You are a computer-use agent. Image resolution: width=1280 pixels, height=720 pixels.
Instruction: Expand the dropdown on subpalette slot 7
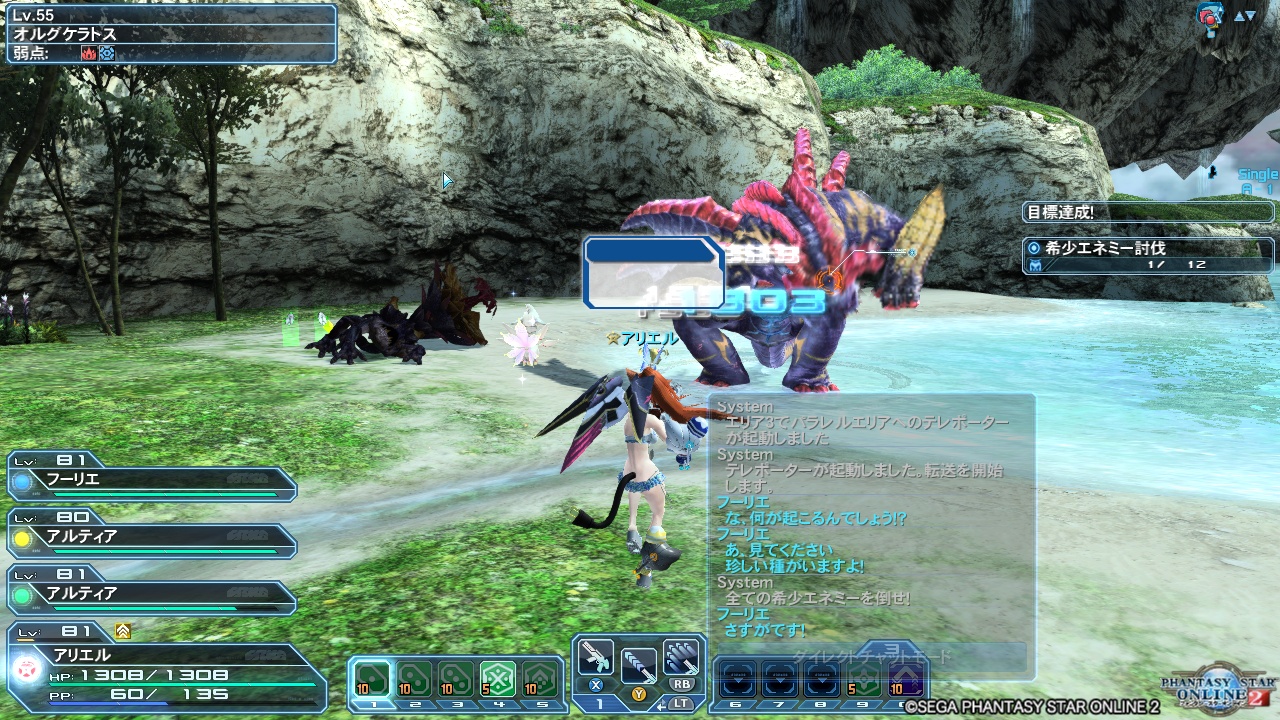pyautogui.click(x=779, y=679)
